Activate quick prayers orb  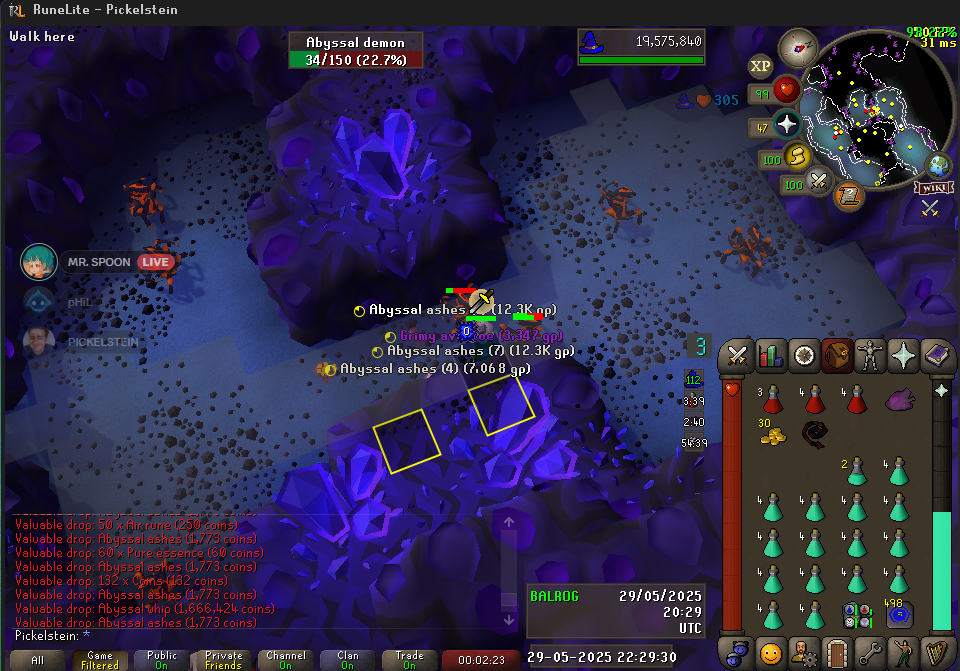pyautogui.click(x=788, y=126)
